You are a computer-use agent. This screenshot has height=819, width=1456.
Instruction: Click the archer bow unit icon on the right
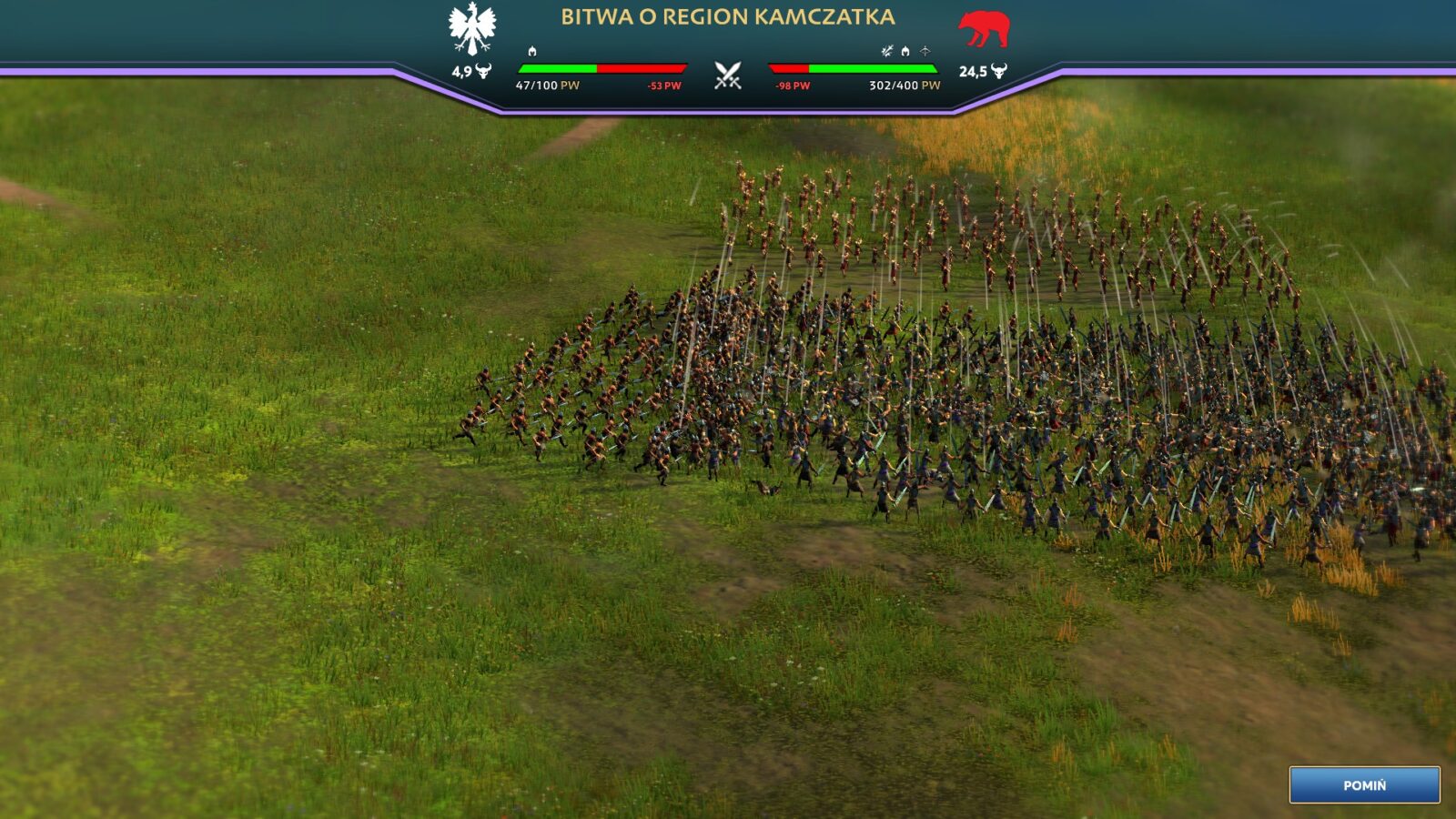[x=925, y=51]
